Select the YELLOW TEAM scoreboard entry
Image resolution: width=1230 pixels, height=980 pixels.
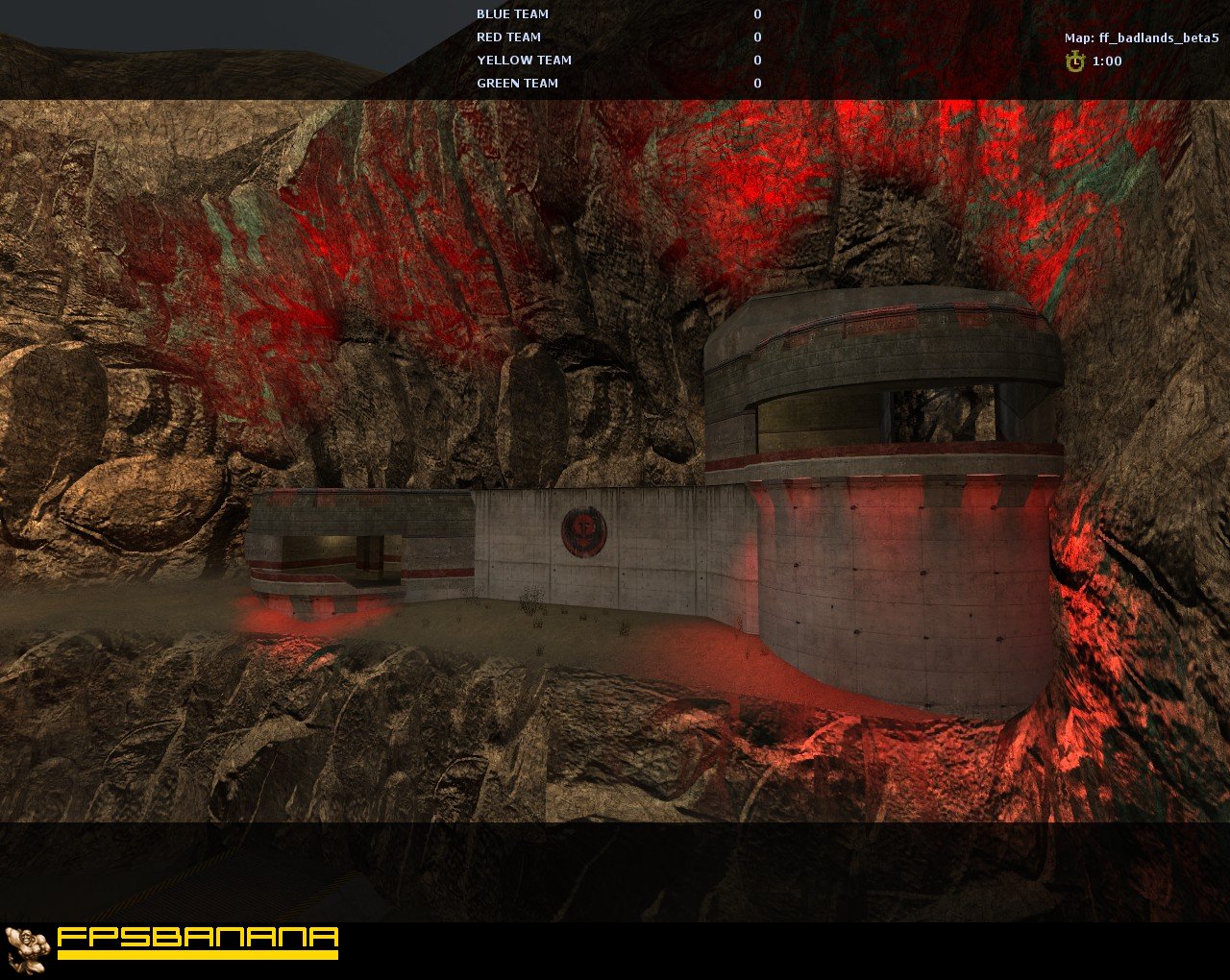pos(524,60)
